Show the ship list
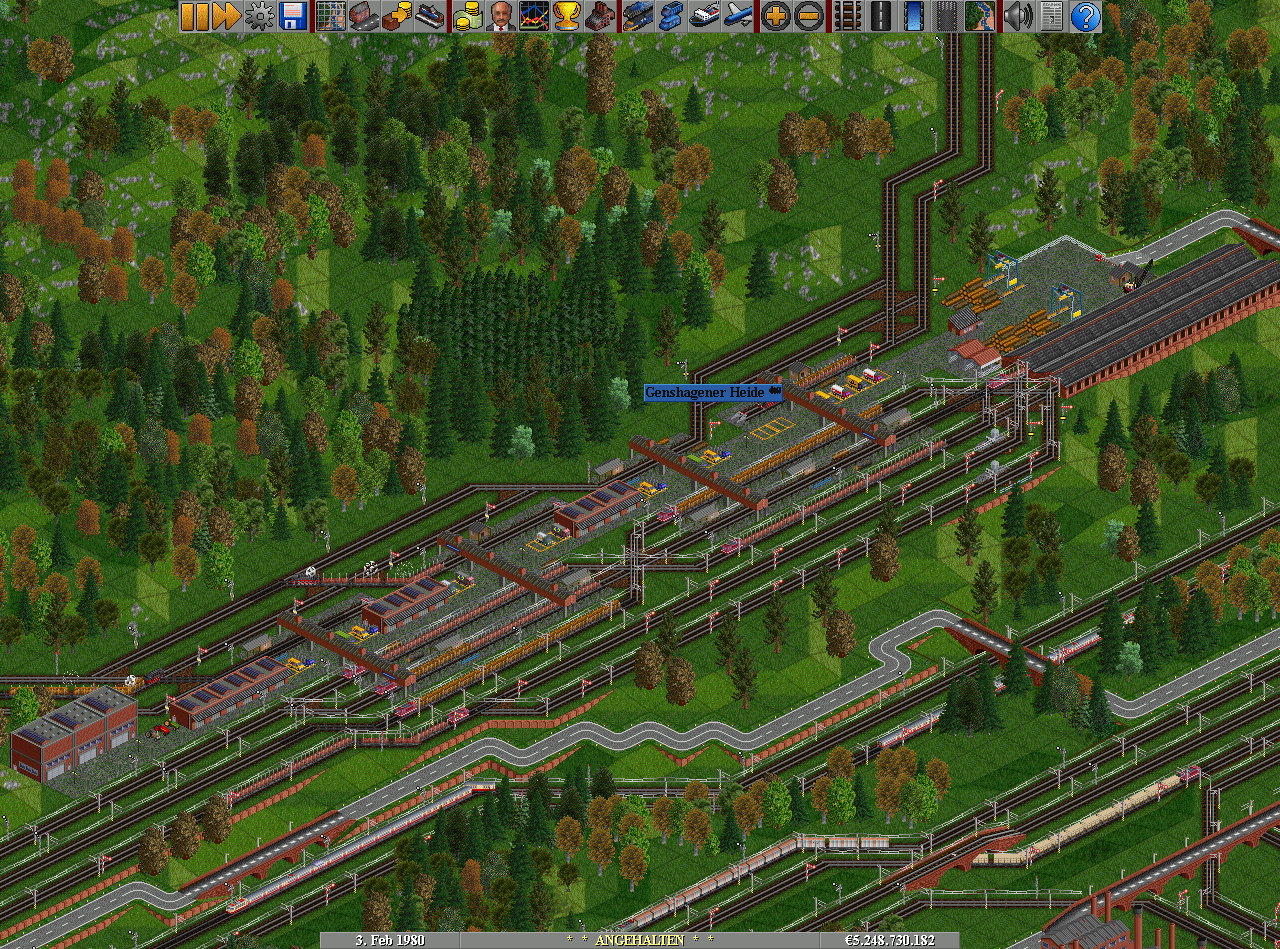This screenshot has width=1280, height=949. [x=704, y=16]
